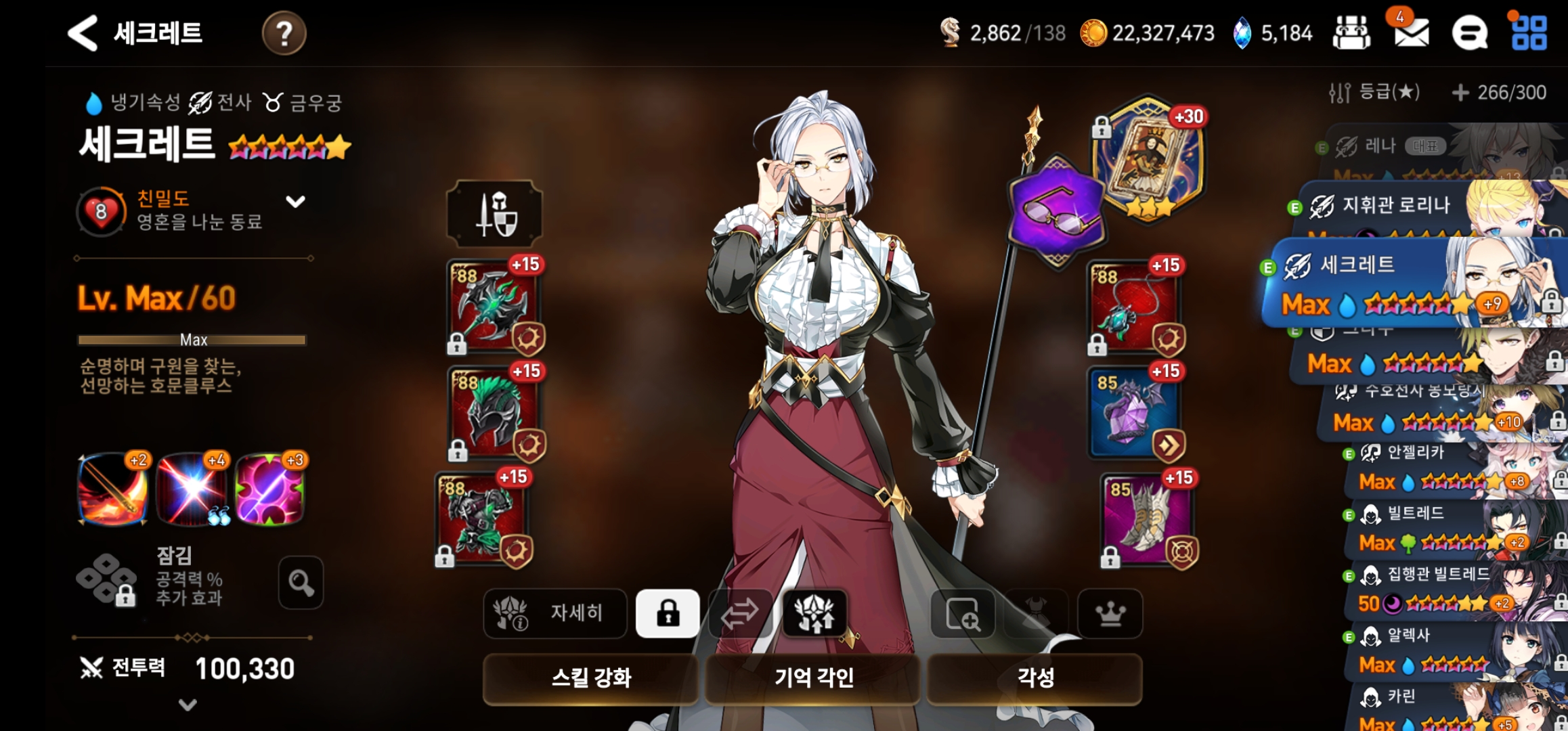Open the mailbox envelope icon
1568x731 pixels.
pos(1411,33)
